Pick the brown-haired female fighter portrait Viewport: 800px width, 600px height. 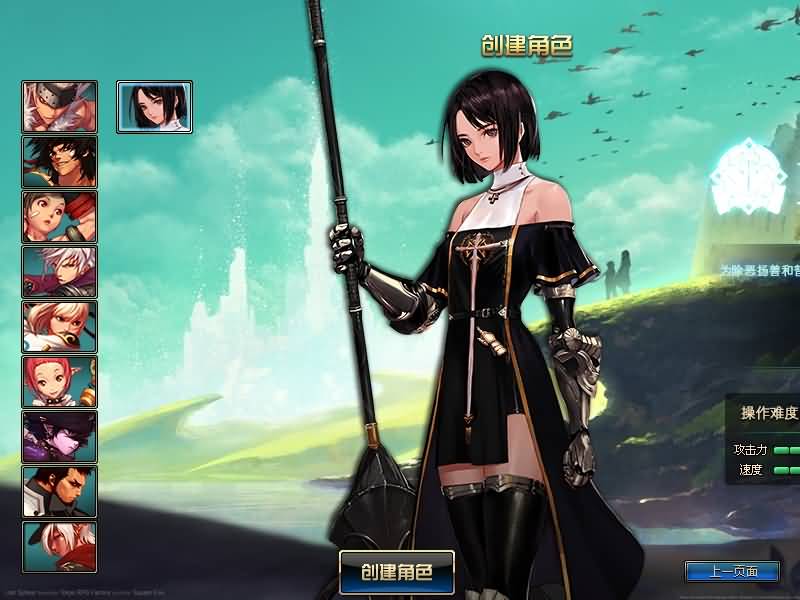[60, 217]
